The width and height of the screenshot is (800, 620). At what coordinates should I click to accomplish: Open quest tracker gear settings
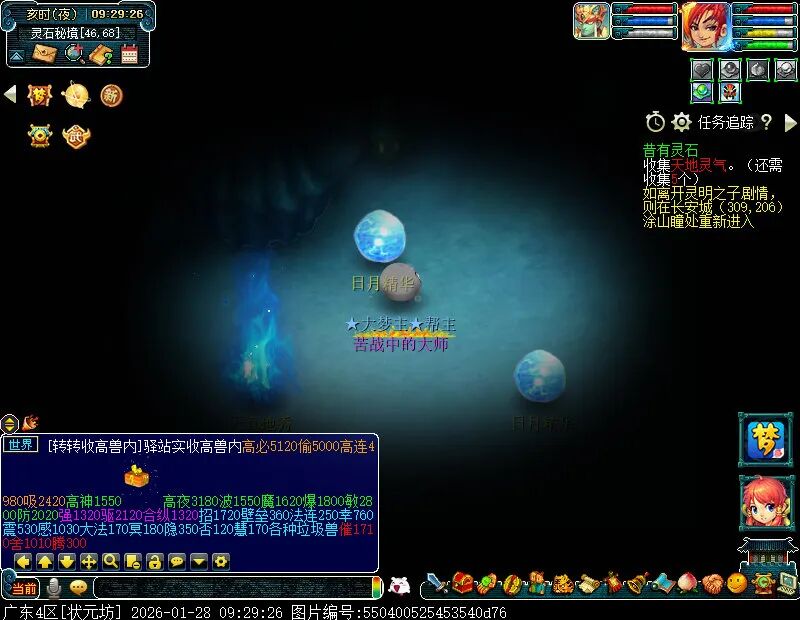681,122
